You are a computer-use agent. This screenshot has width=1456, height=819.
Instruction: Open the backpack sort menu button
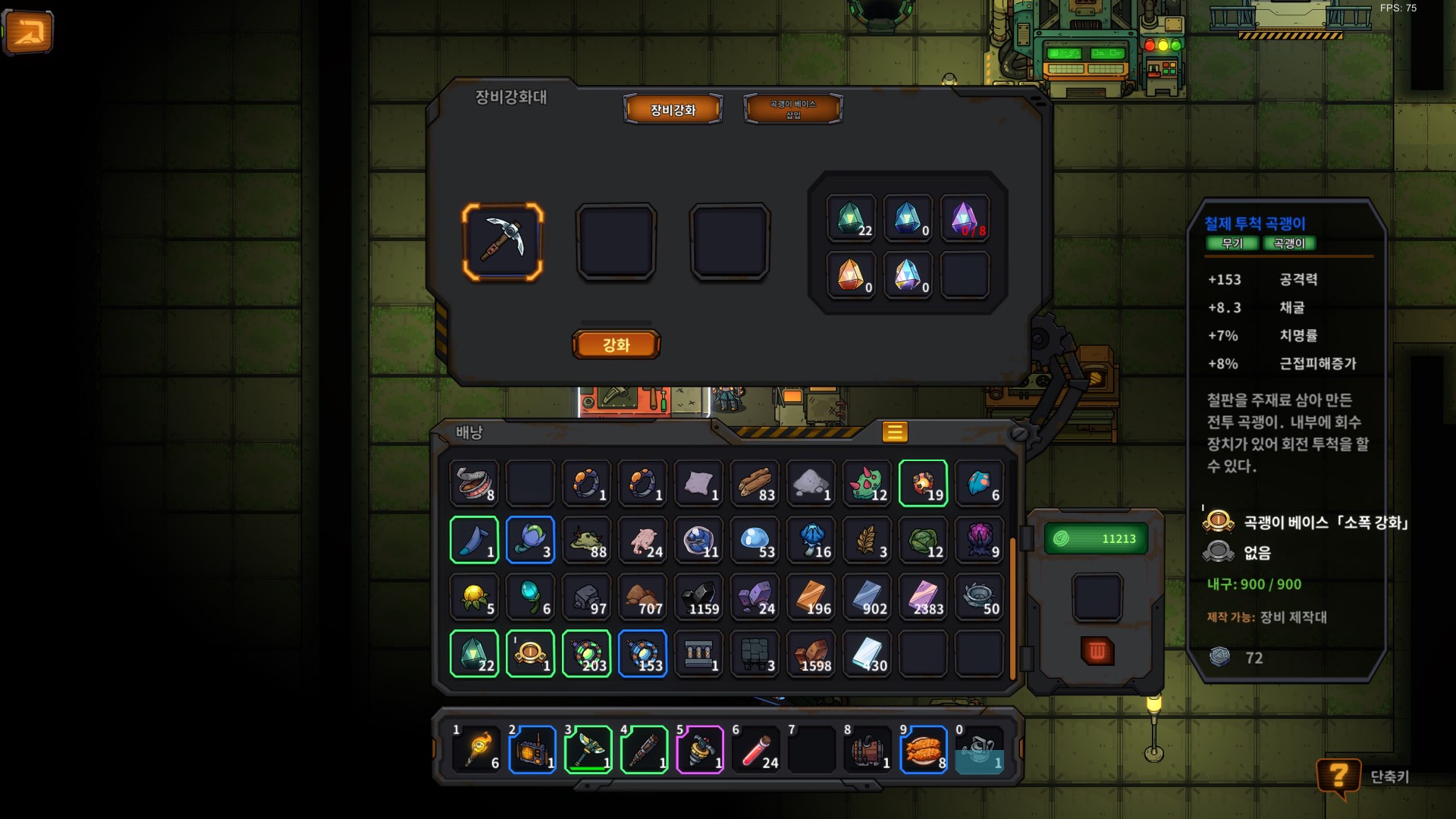point(895,431)
